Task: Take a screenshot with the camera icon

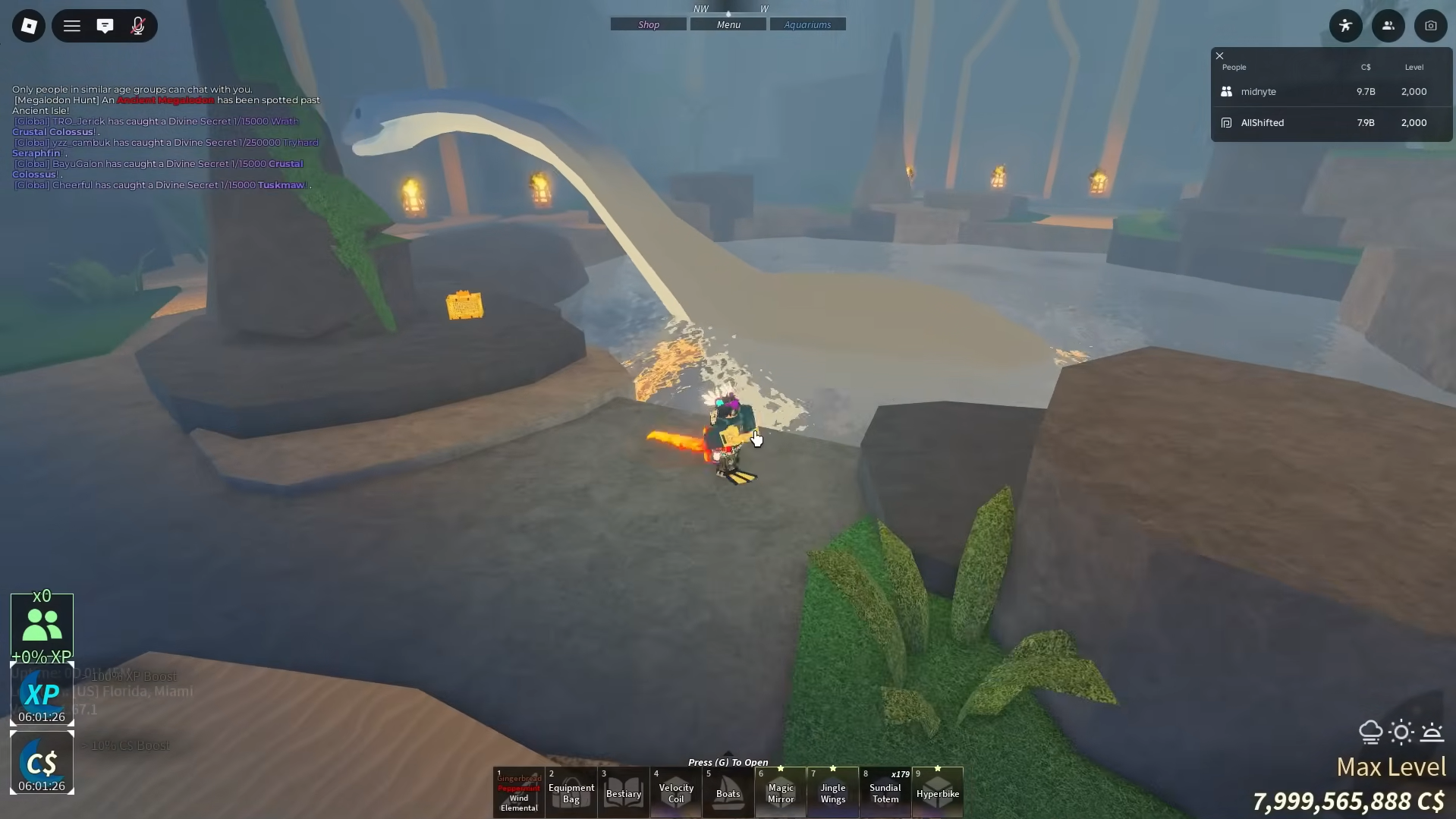Action: pos(1431,25)
